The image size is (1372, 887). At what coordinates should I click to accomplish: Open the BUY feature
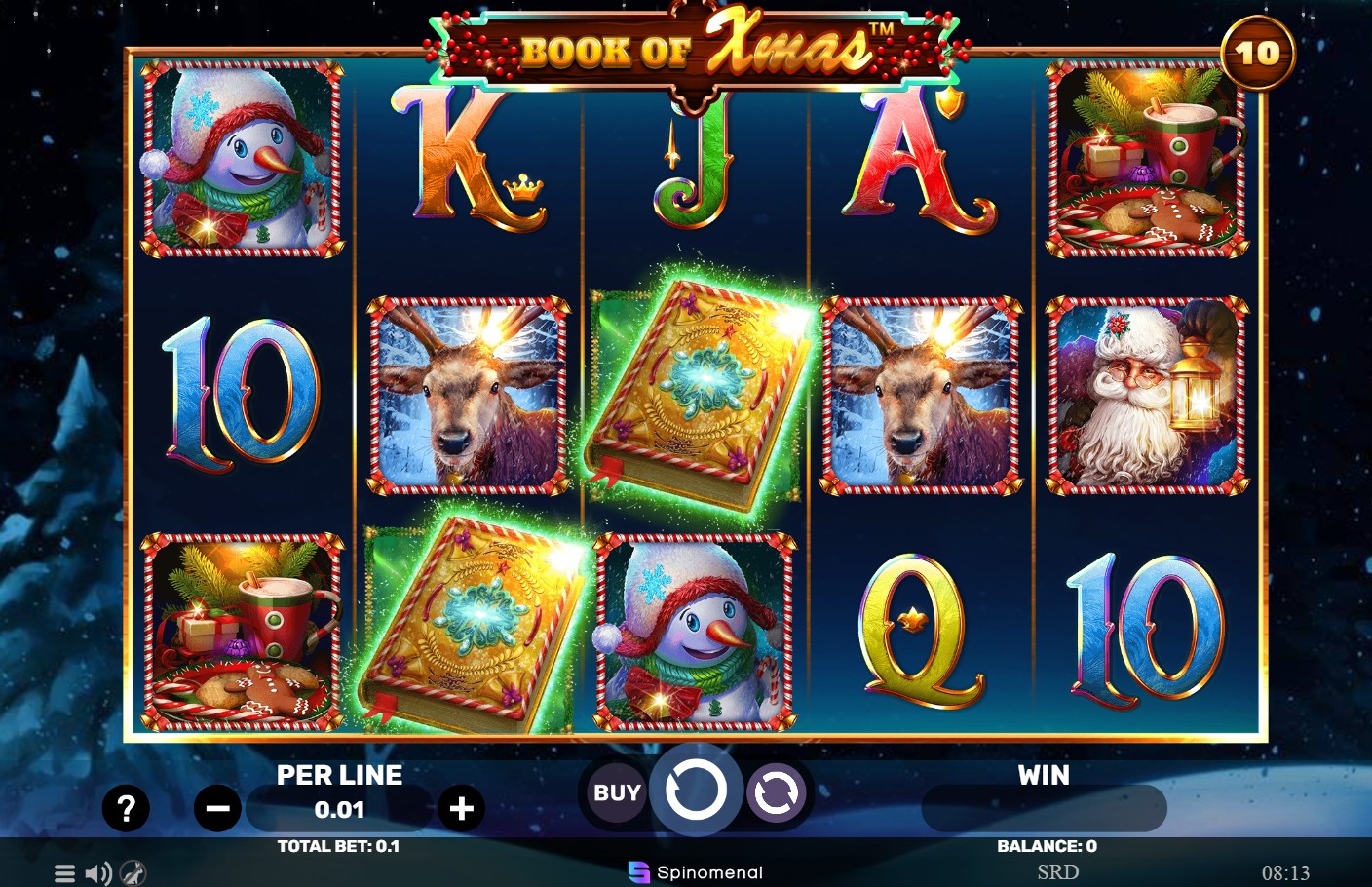617,793
